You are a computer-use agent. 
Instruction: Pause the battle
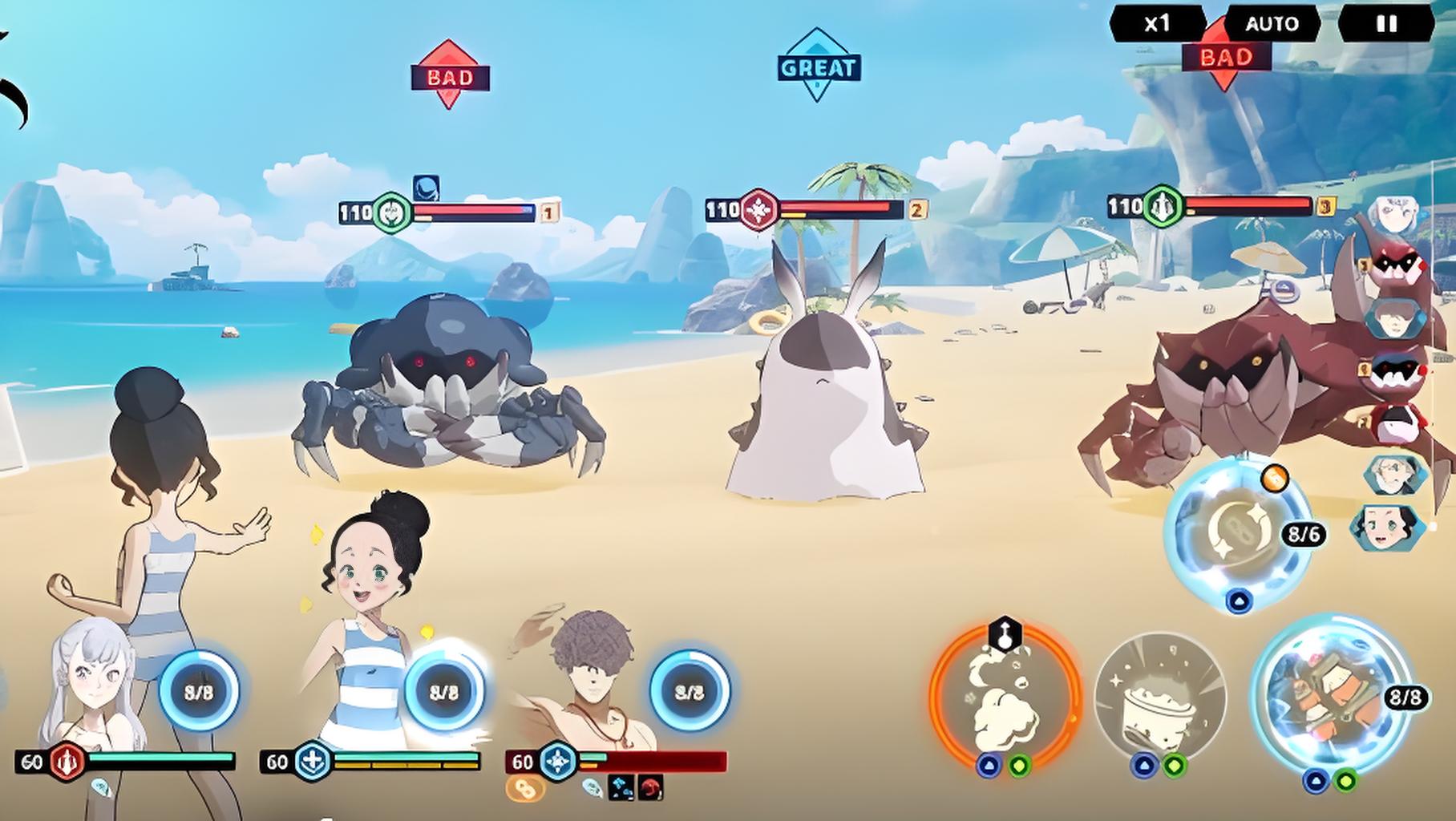1386,24
